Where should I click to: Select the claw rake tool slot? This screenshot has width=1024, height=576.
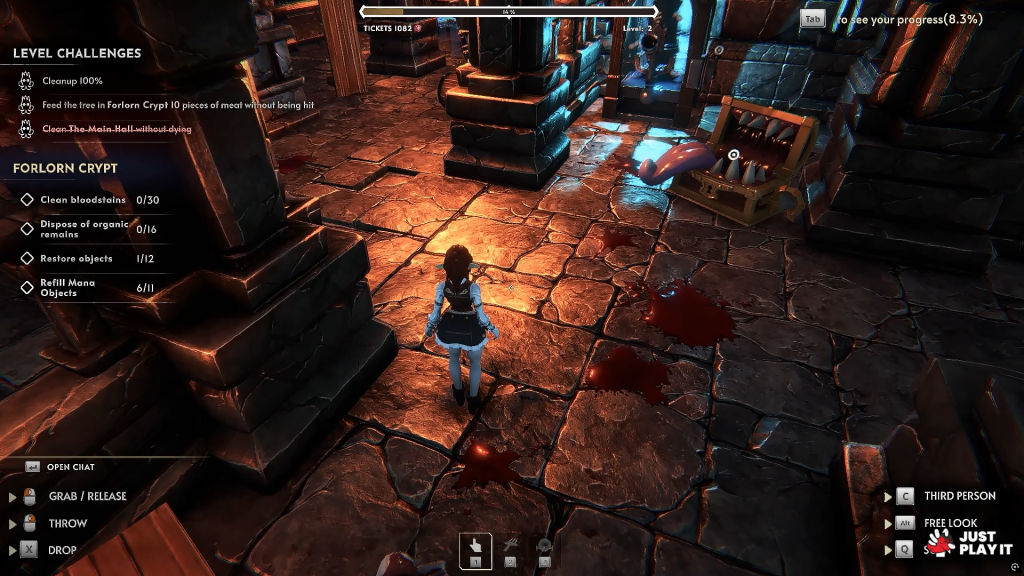(x=510, y=549)
